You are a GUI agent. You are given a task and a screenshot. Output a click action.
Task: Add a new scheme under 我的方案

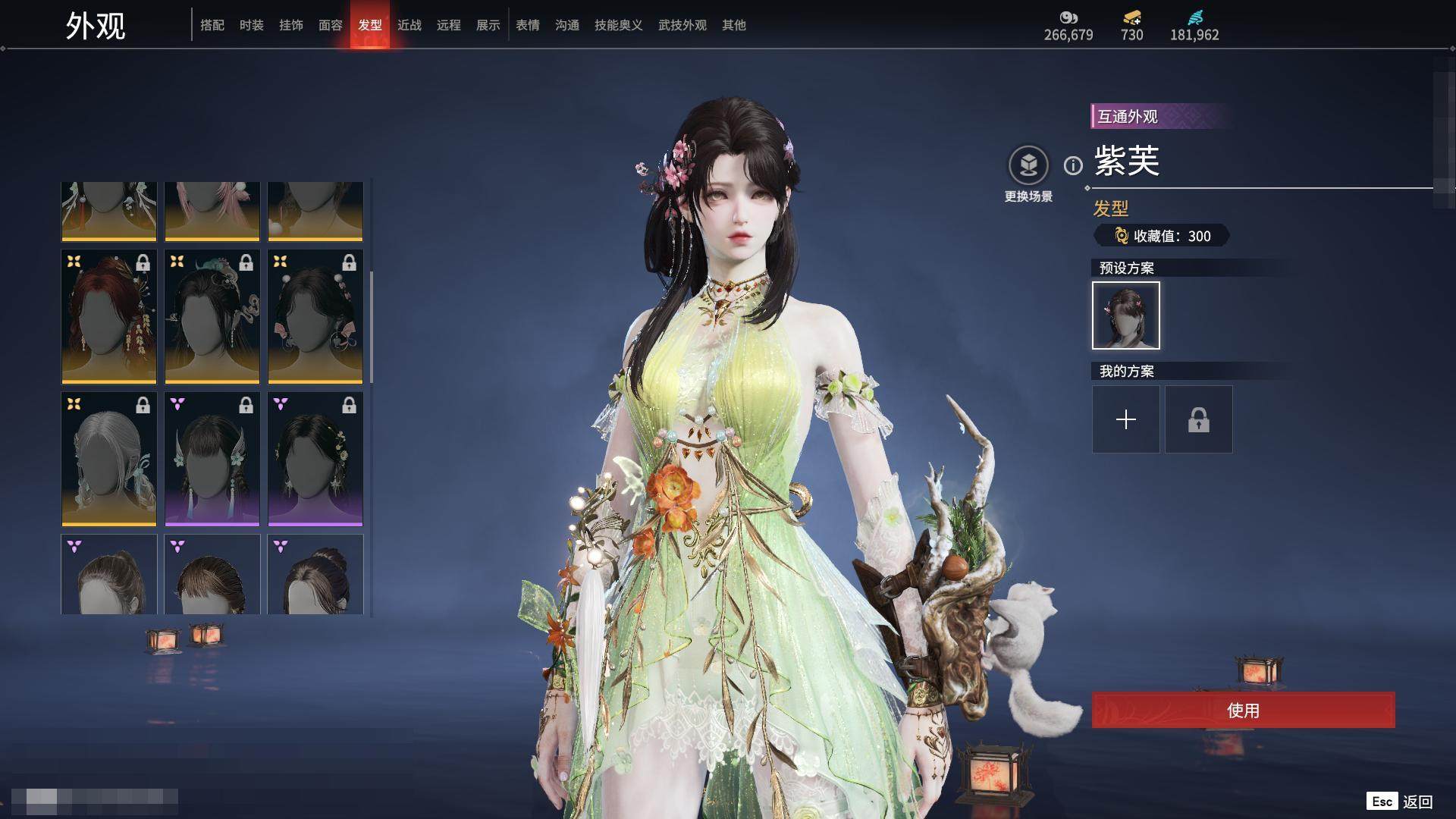click(x=1126, y=419)
